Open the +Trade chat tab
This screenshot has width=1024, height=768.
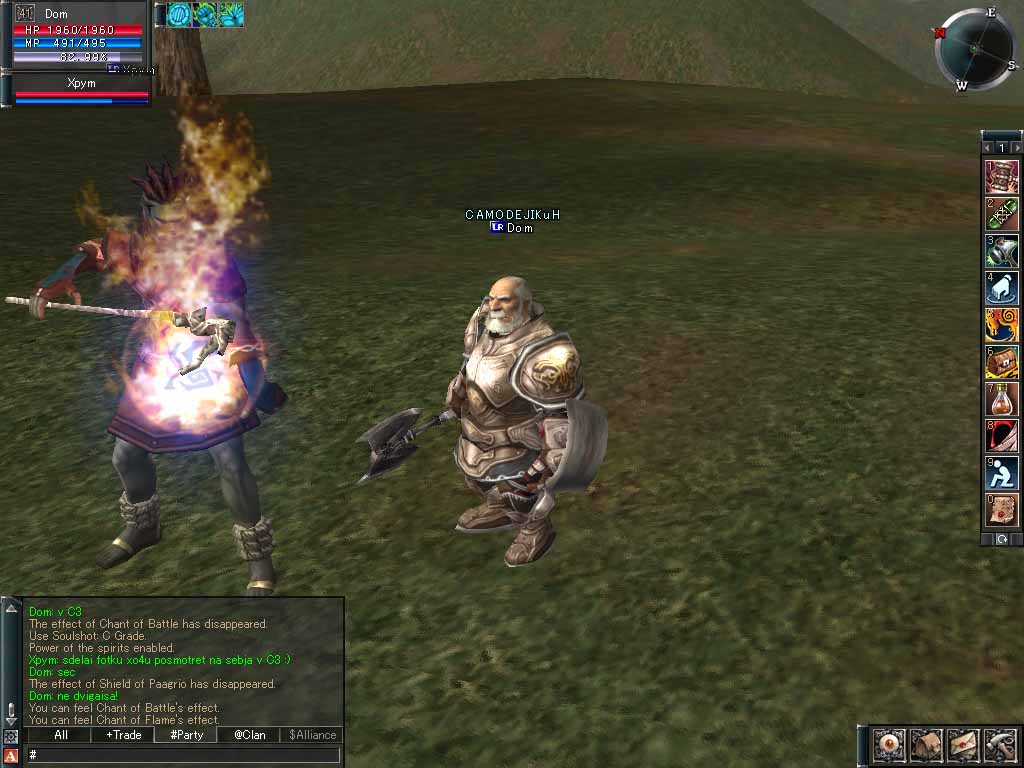tap(124, 735)
